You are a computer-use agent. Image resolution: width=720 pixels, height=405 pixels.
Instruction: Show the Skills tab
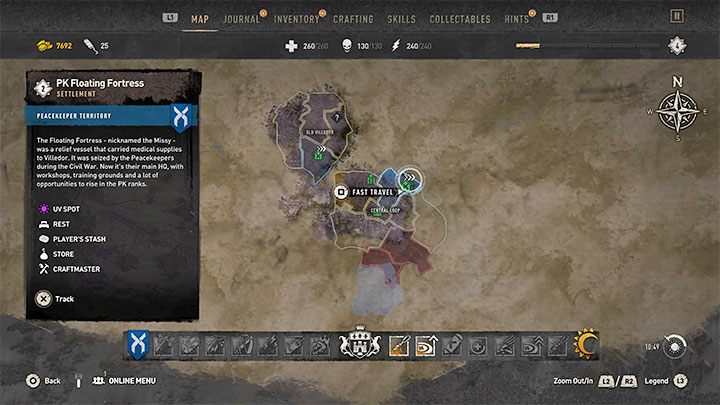tap(401, 18)
